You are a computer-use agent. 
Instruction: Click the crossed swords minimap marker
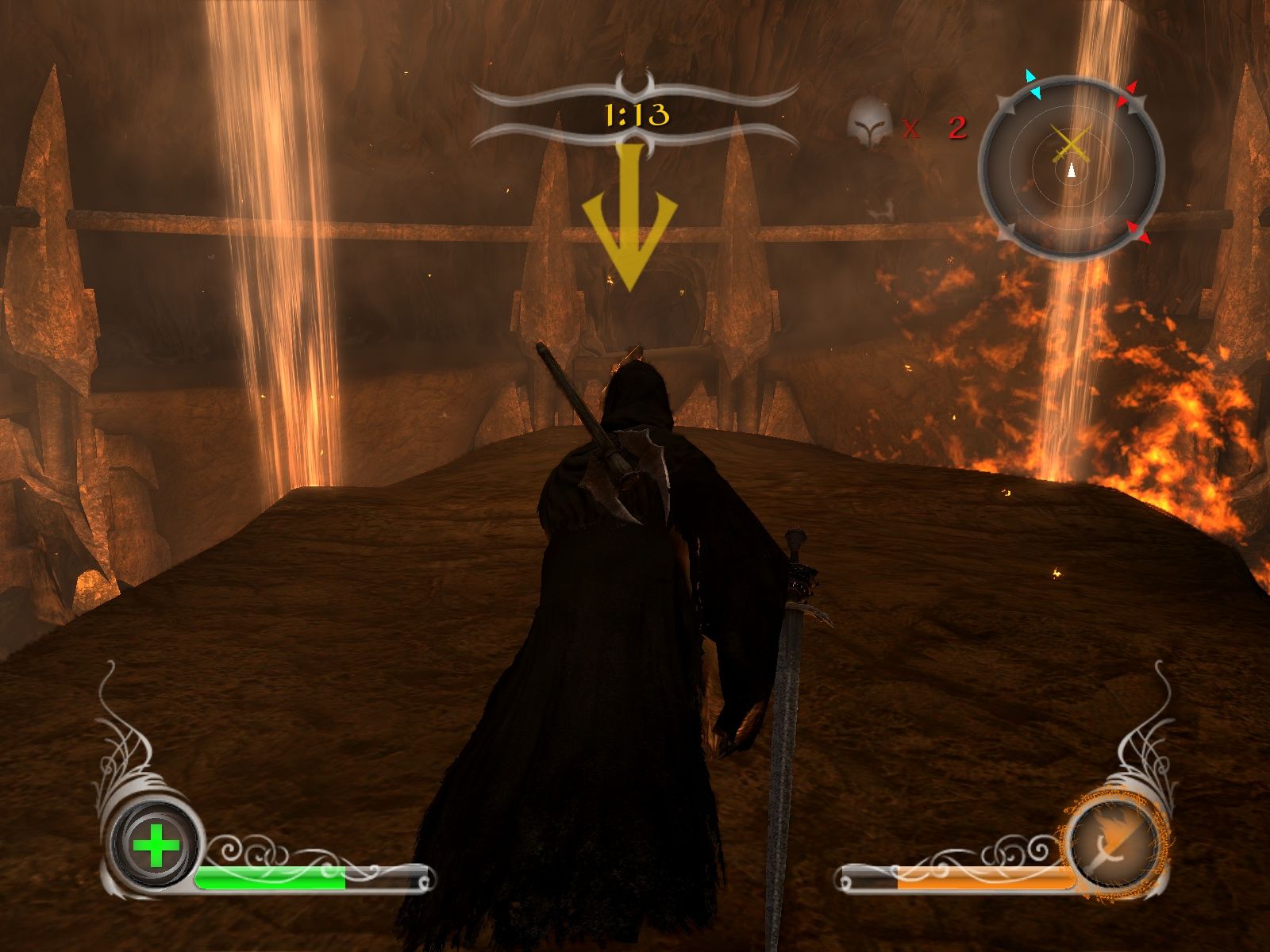pyautogui.click(x=1071, y=144)
